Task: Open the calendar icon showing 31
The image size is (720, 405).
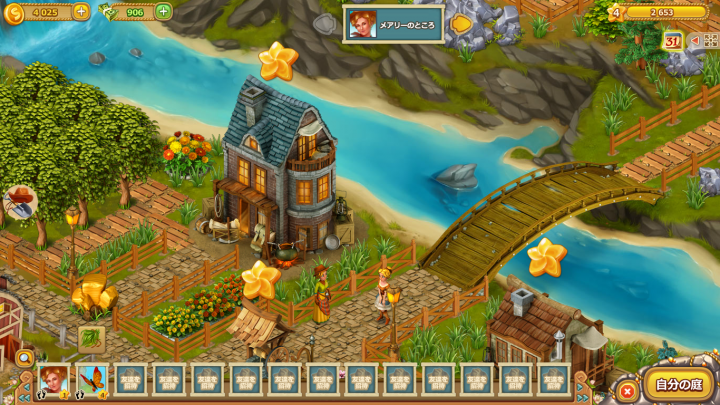Action: coord(672,41)
